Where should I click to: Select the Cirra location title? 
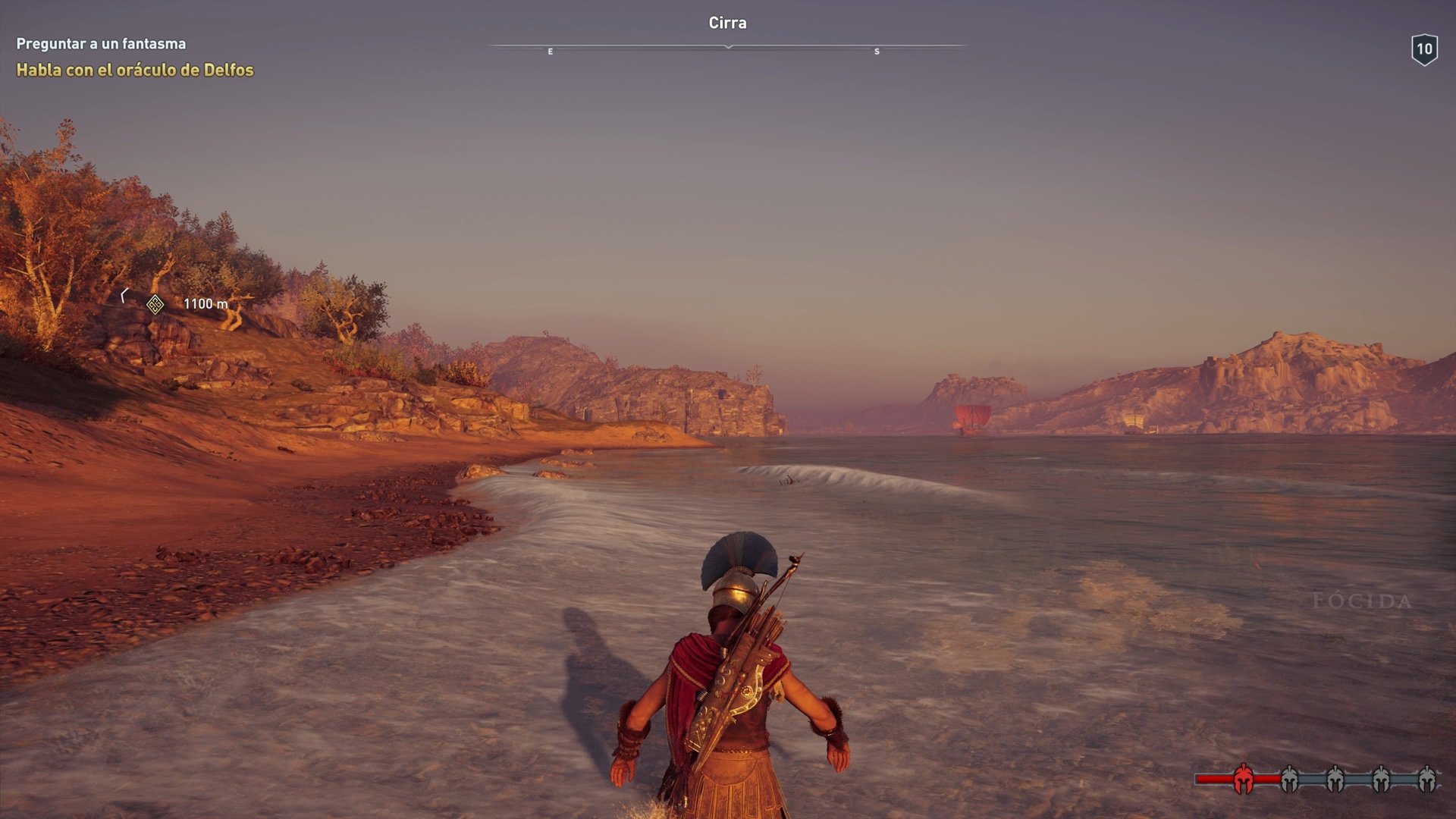pyautogui.click(x=726, y=23)
